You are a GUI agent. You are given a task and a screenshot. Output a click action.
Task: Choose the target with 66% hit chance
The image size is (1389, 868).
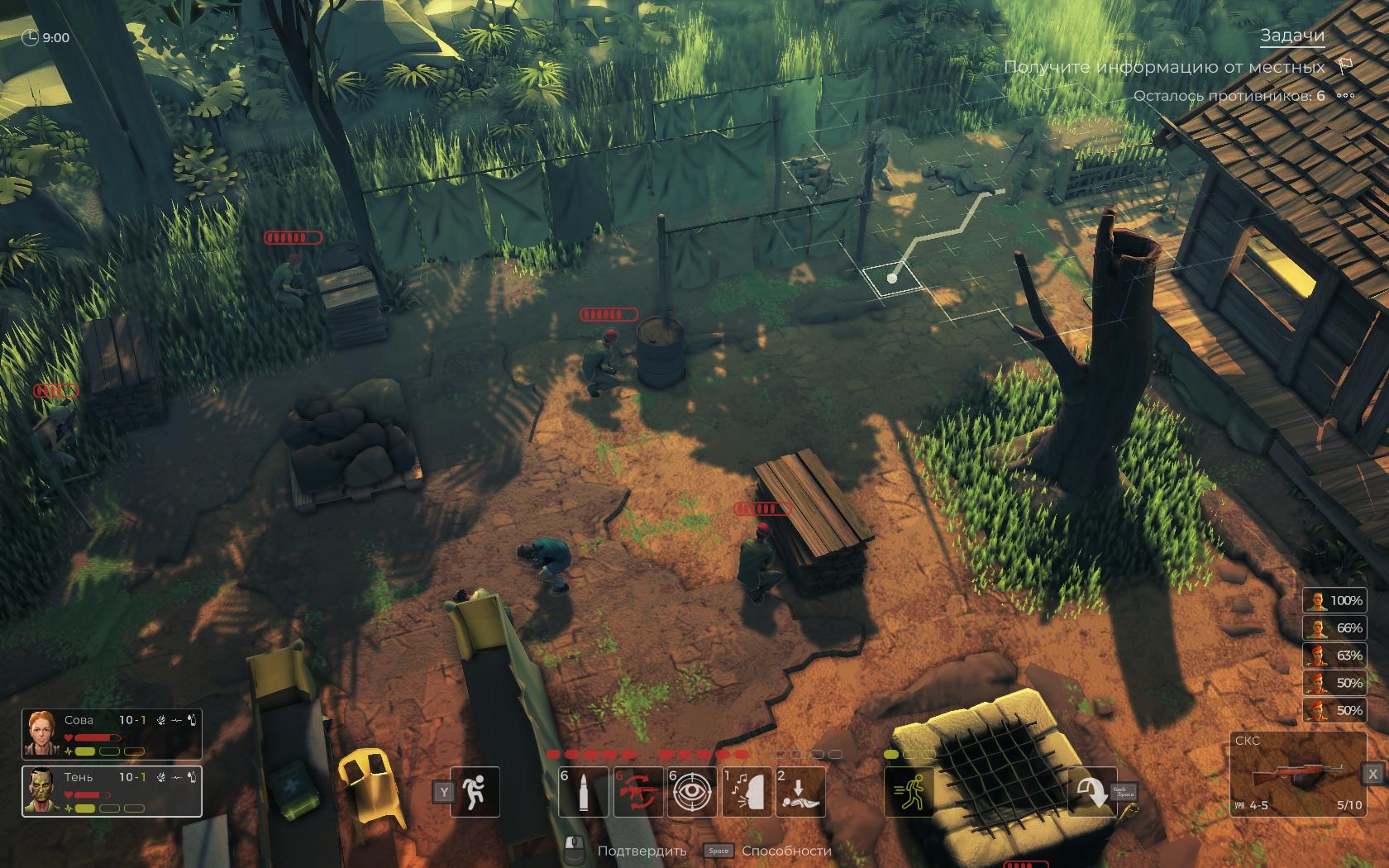click(1334, 628)
